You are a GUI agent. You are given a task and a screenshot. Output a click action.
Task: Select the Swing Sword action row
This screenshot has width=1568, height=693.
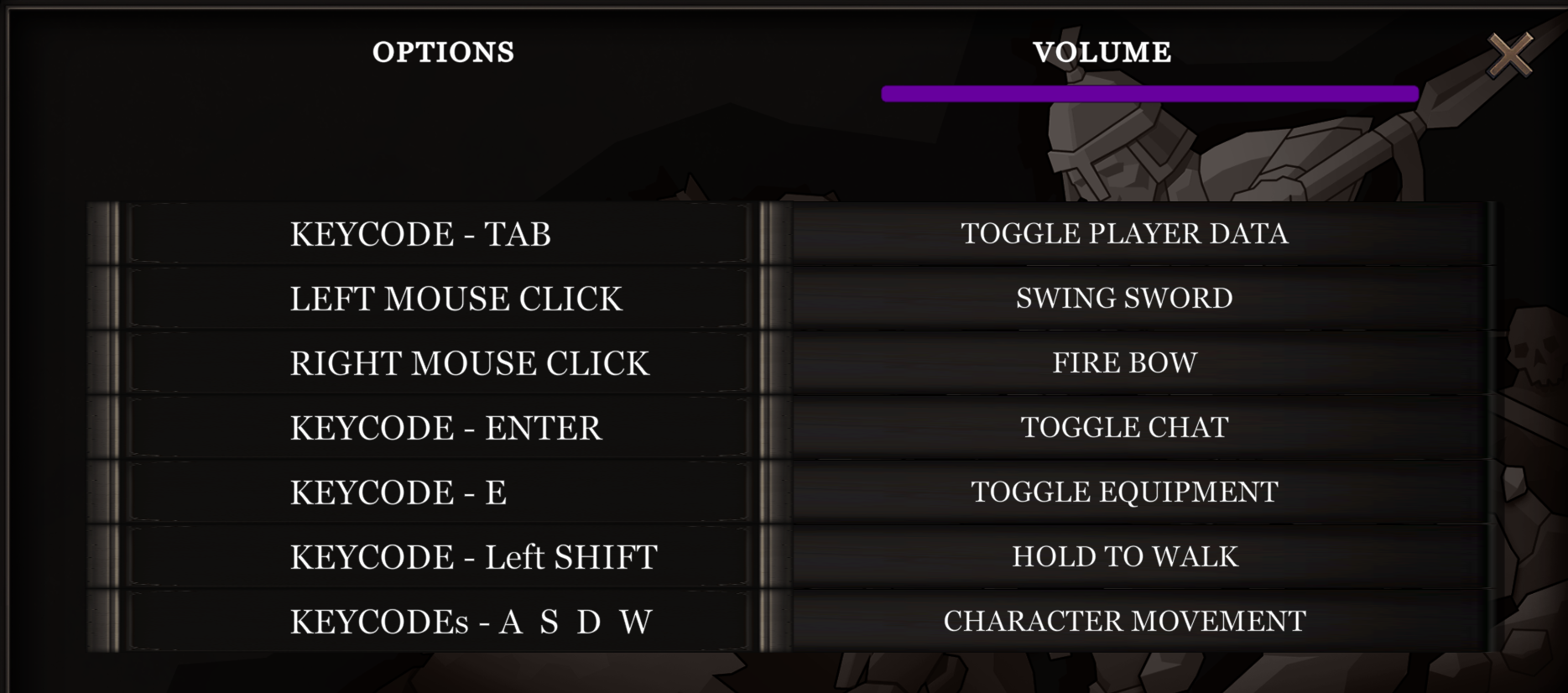[1124, 298]
